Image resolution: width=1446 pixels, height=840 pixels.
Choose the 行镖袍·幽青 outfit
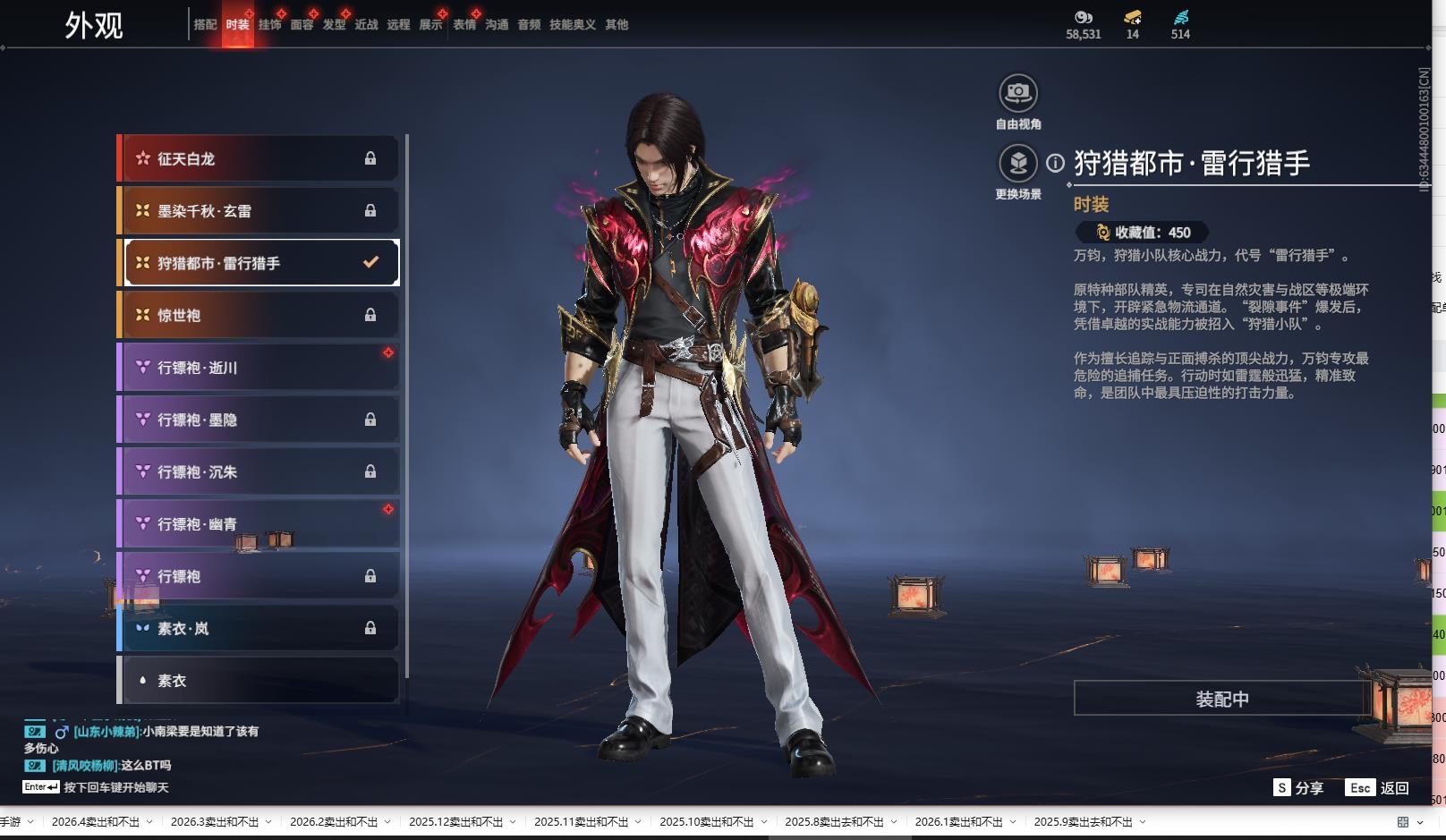259,524
